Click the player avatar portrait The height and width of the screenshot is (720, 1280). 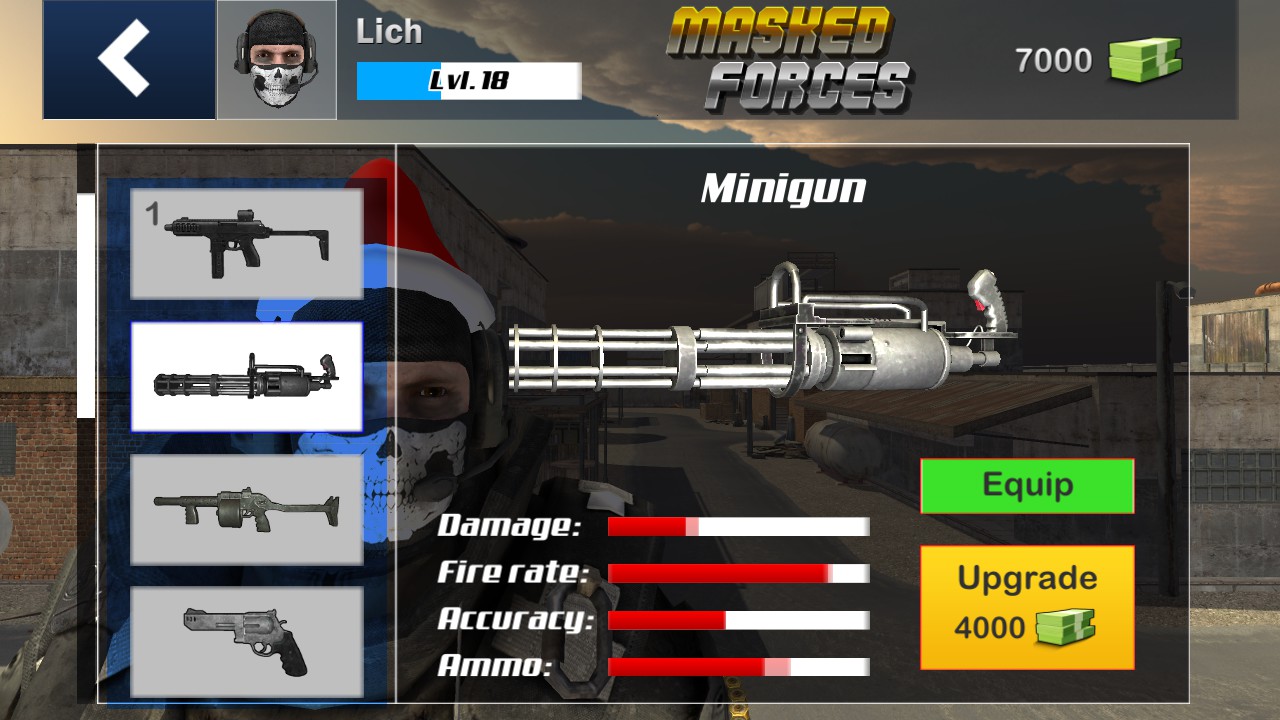[278, 60]
